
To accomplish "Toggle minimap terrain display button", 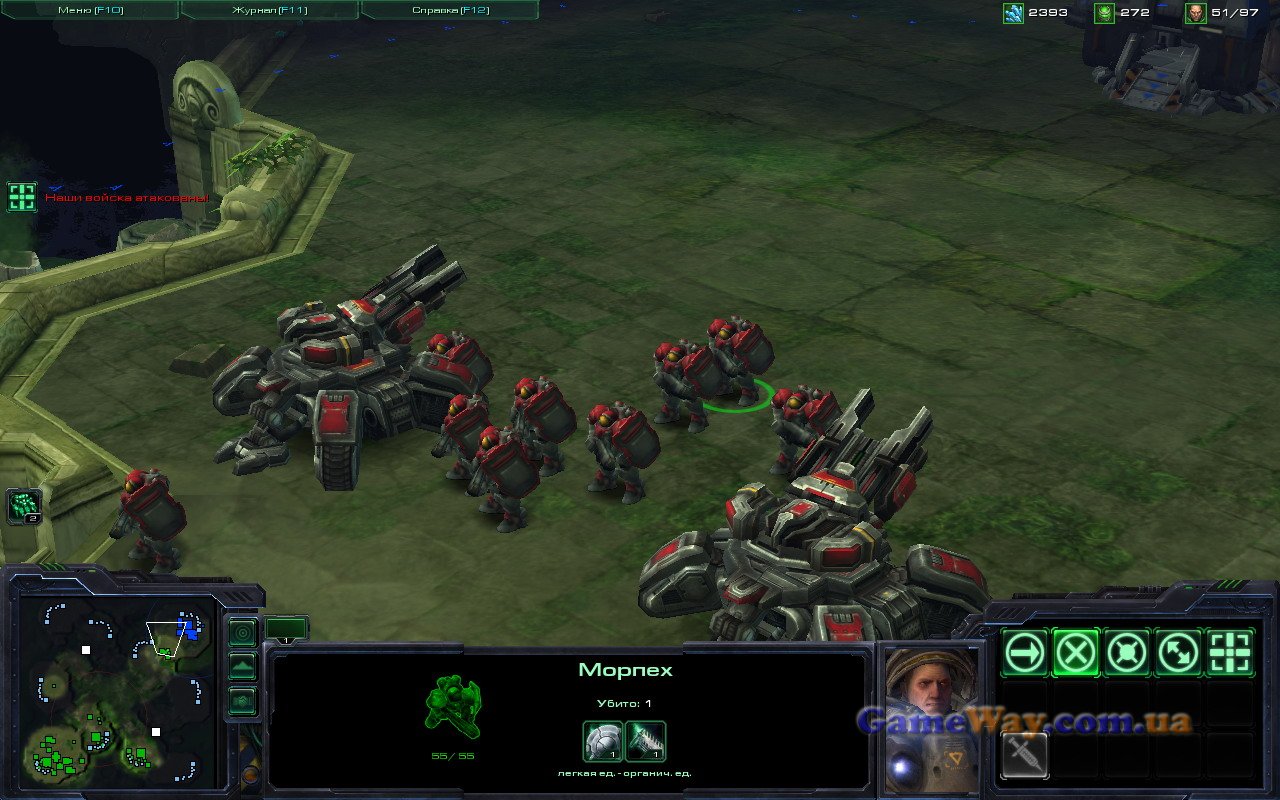I will (x=242, y=667).
